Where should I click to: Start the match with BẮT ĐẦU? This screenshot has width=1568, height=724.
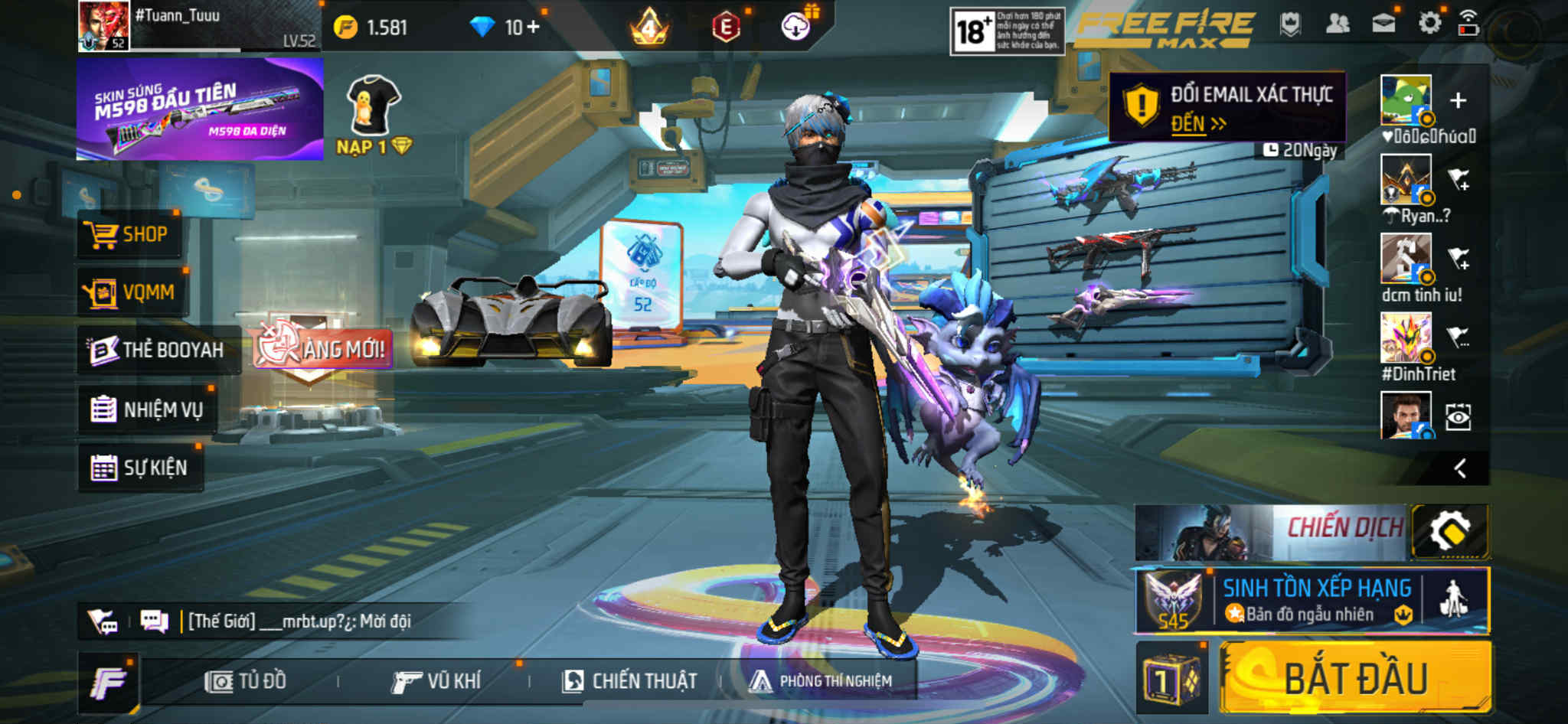[x=1355, y=679]
